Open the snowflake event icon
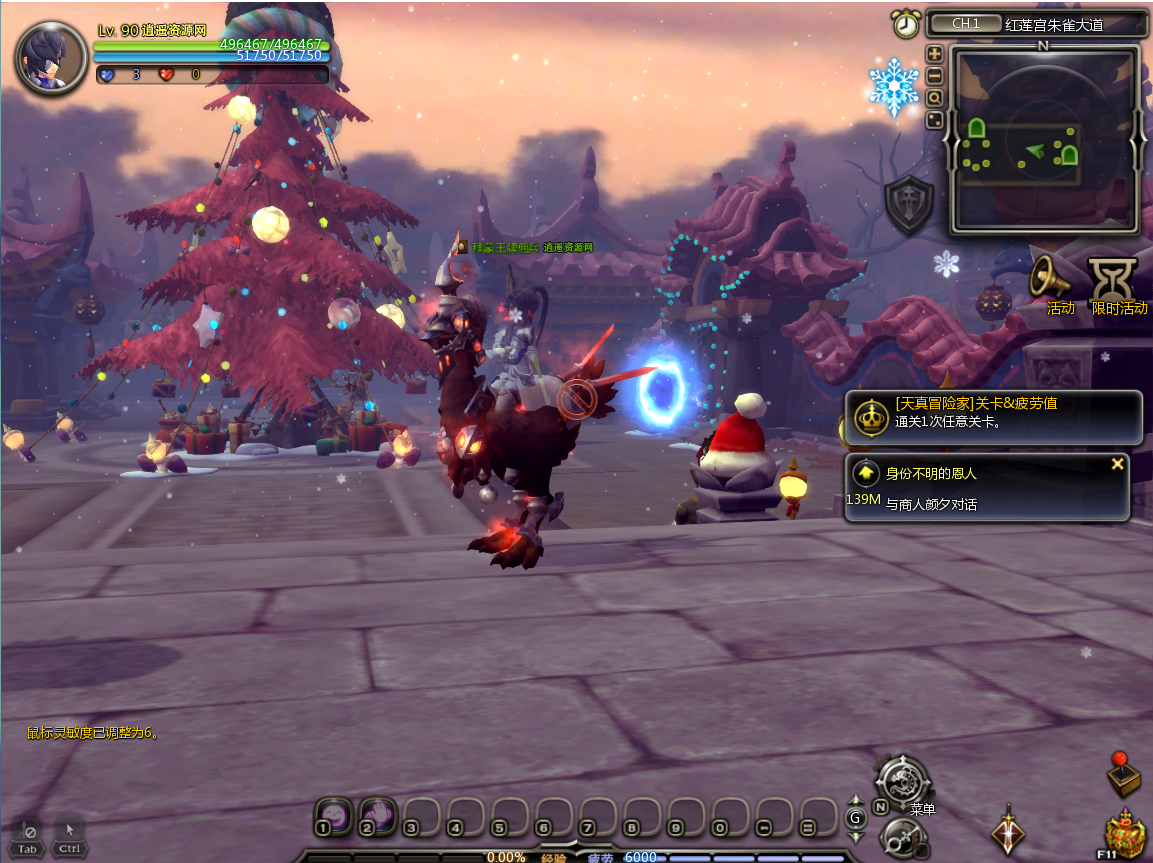1153x863 pixels. (894, 86)
